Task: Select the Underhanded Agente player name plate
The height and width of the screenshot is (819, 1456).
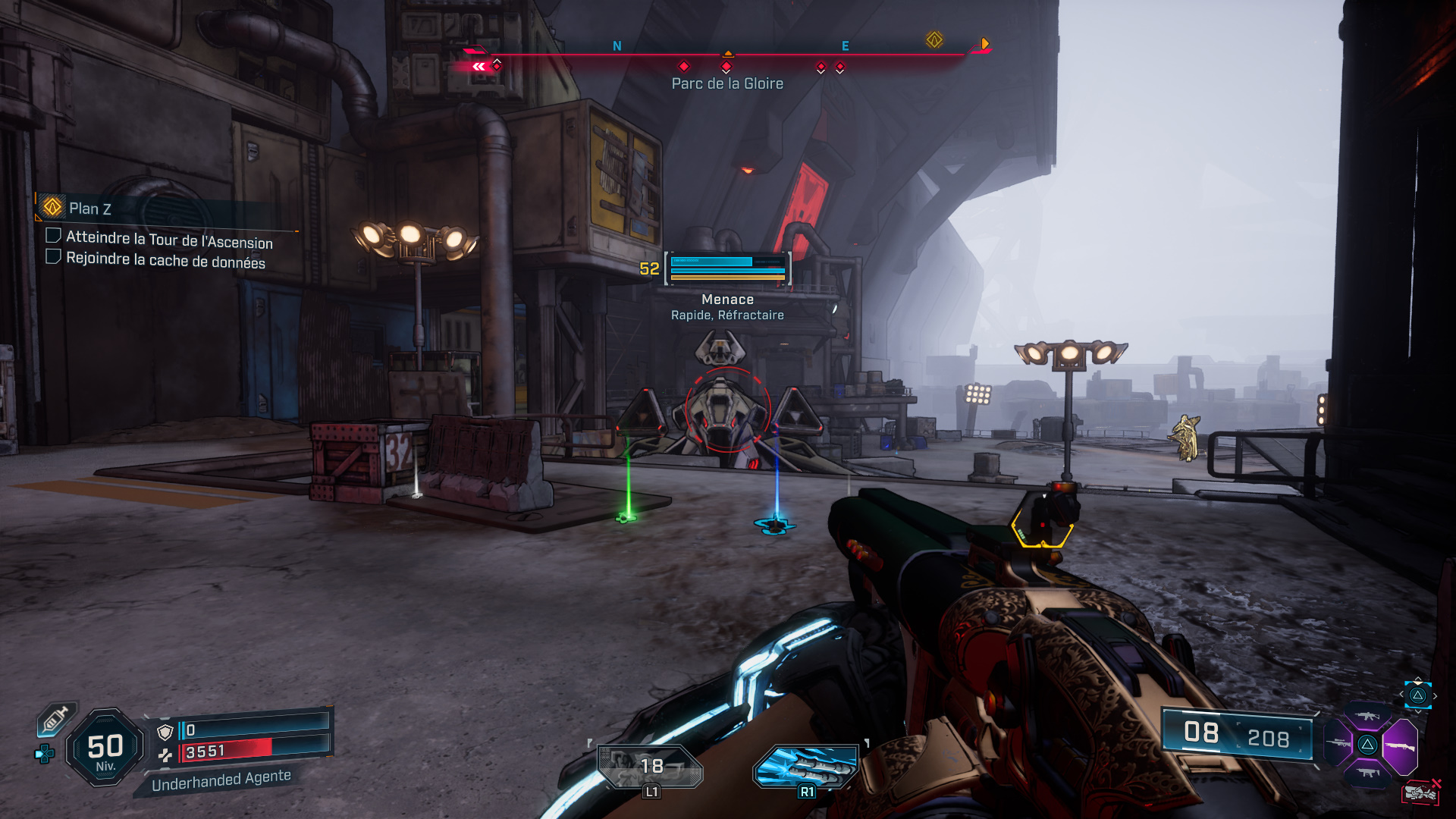Action: coord(221,780)
